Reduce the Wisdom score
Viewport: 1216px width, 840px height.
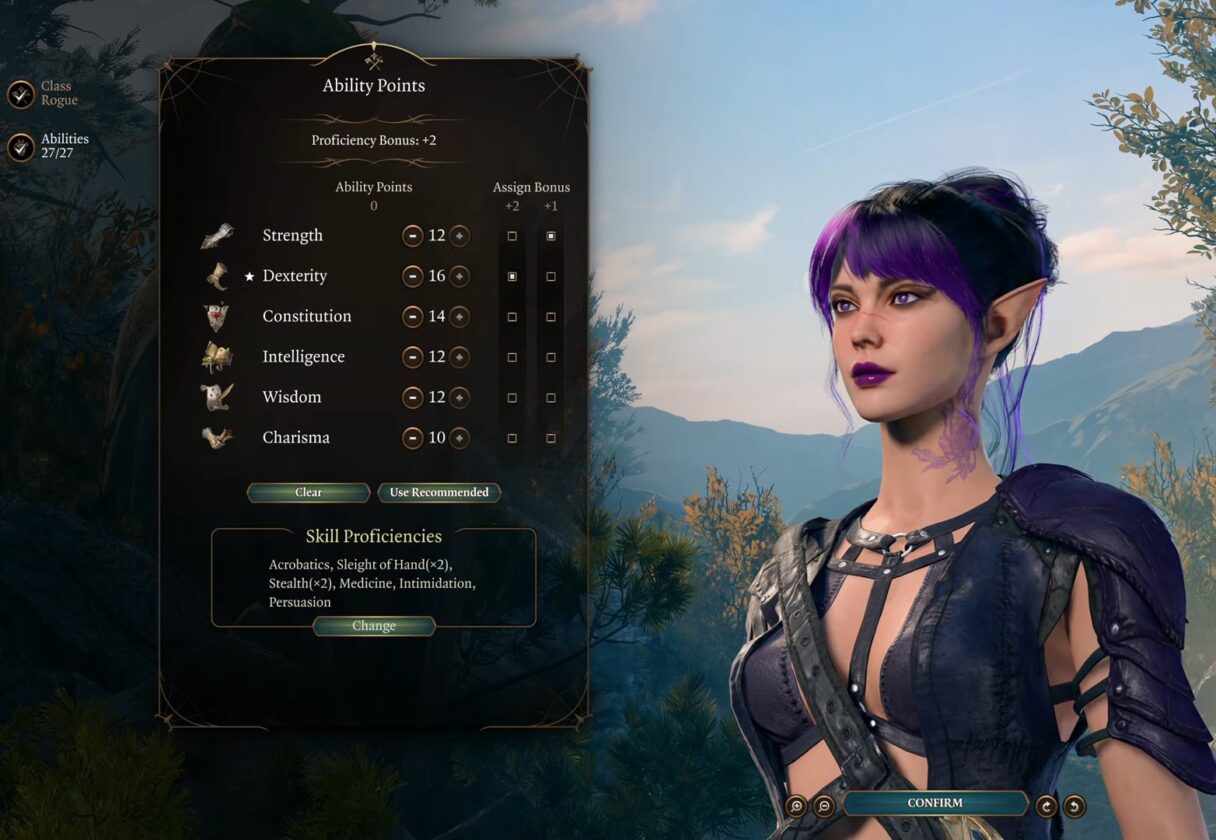point(412,397)
